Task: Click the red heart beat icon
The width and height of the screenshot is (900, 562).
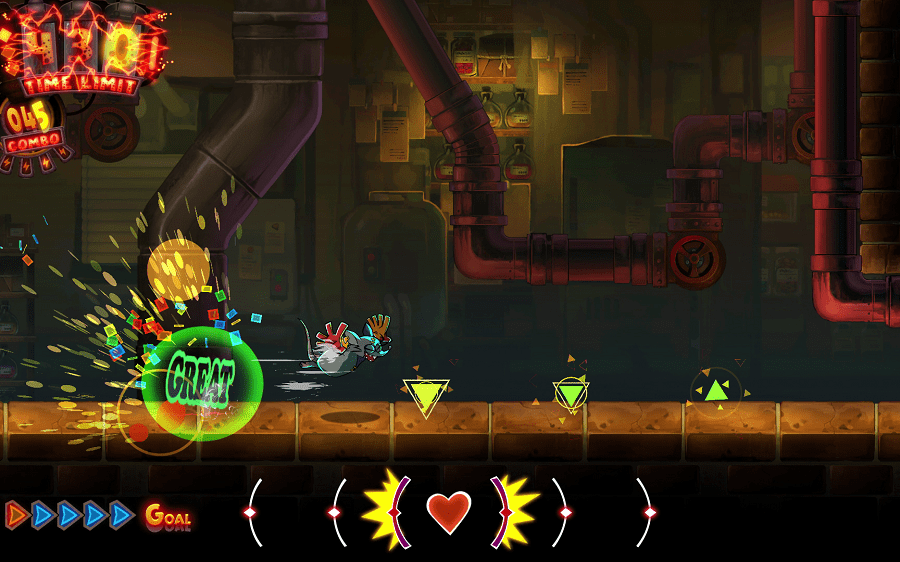Action: [449, 512]
